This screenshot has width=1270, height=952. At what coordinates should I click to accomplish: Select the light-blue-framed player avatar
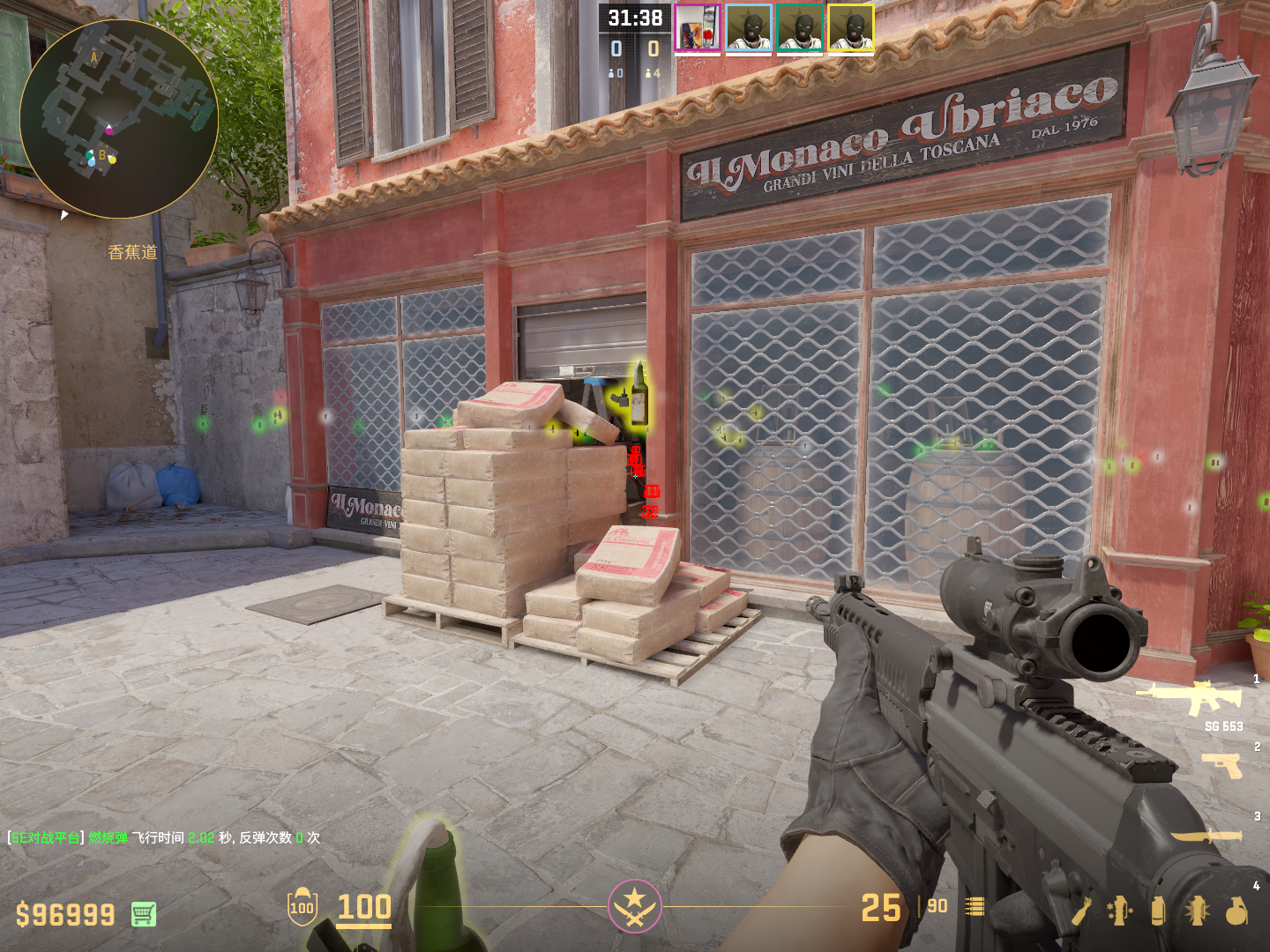coord(749,29)
